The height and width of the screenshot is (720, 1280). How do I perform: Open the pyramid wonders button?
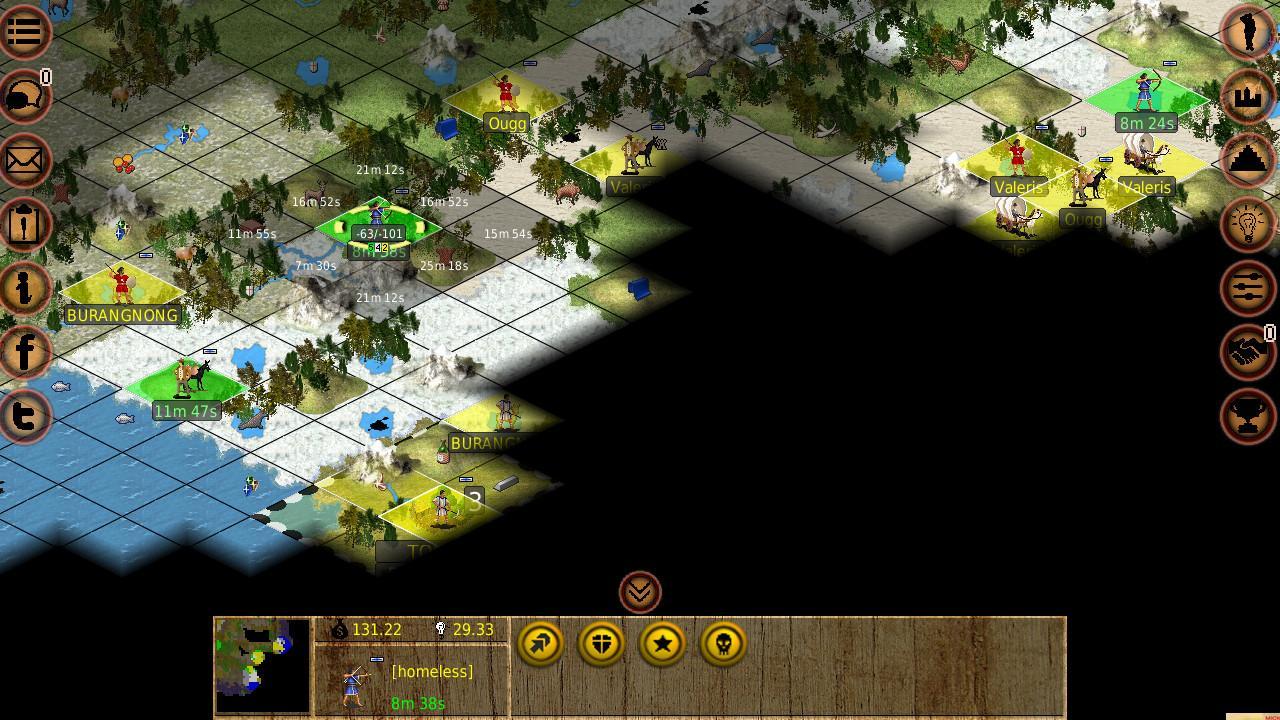tap(1248, 160)
